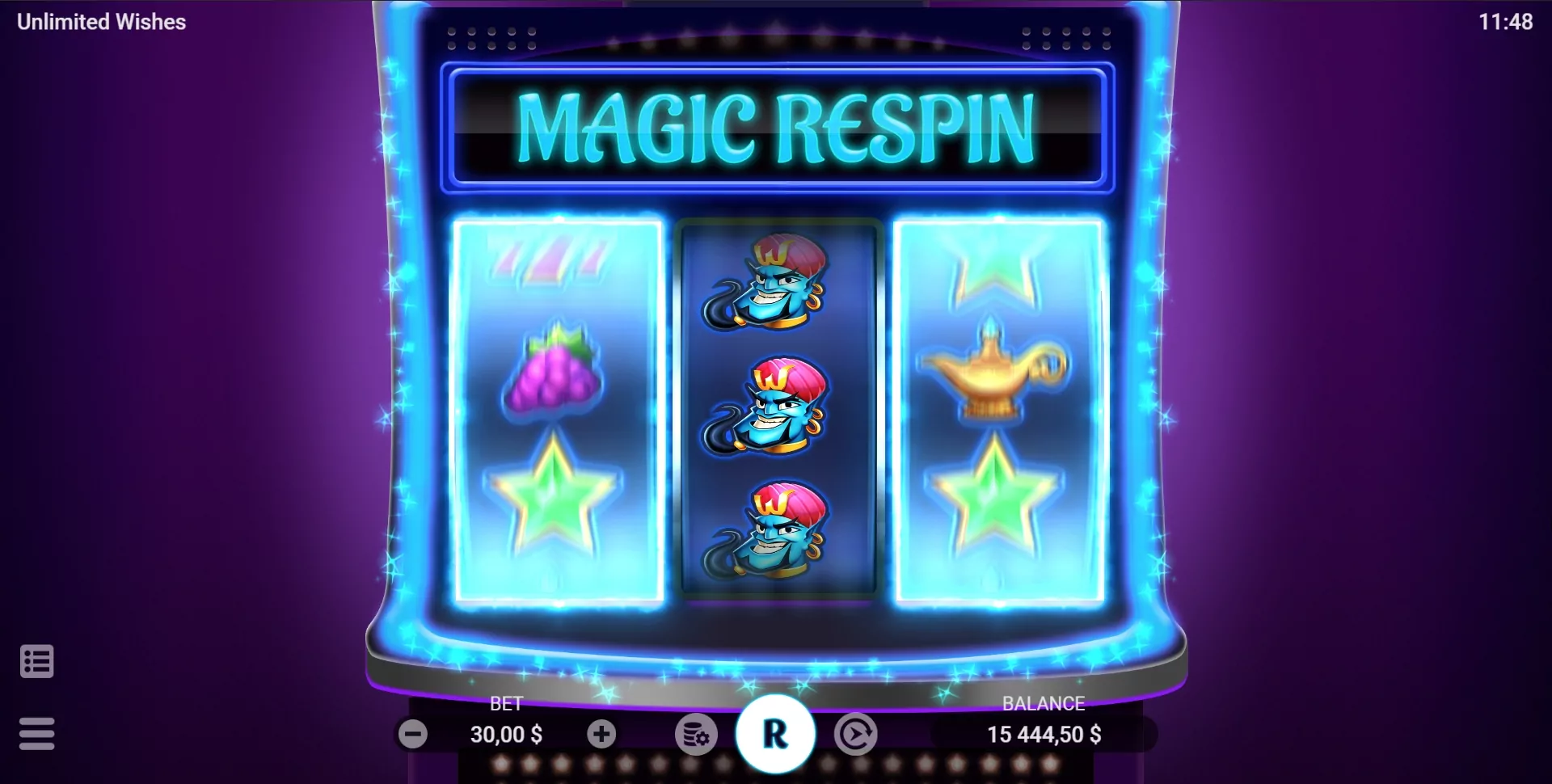Click the R button to skip the respin animation
Image resolution: width=1552 pixels, height=784 pixels.
[x=778, y=731]
